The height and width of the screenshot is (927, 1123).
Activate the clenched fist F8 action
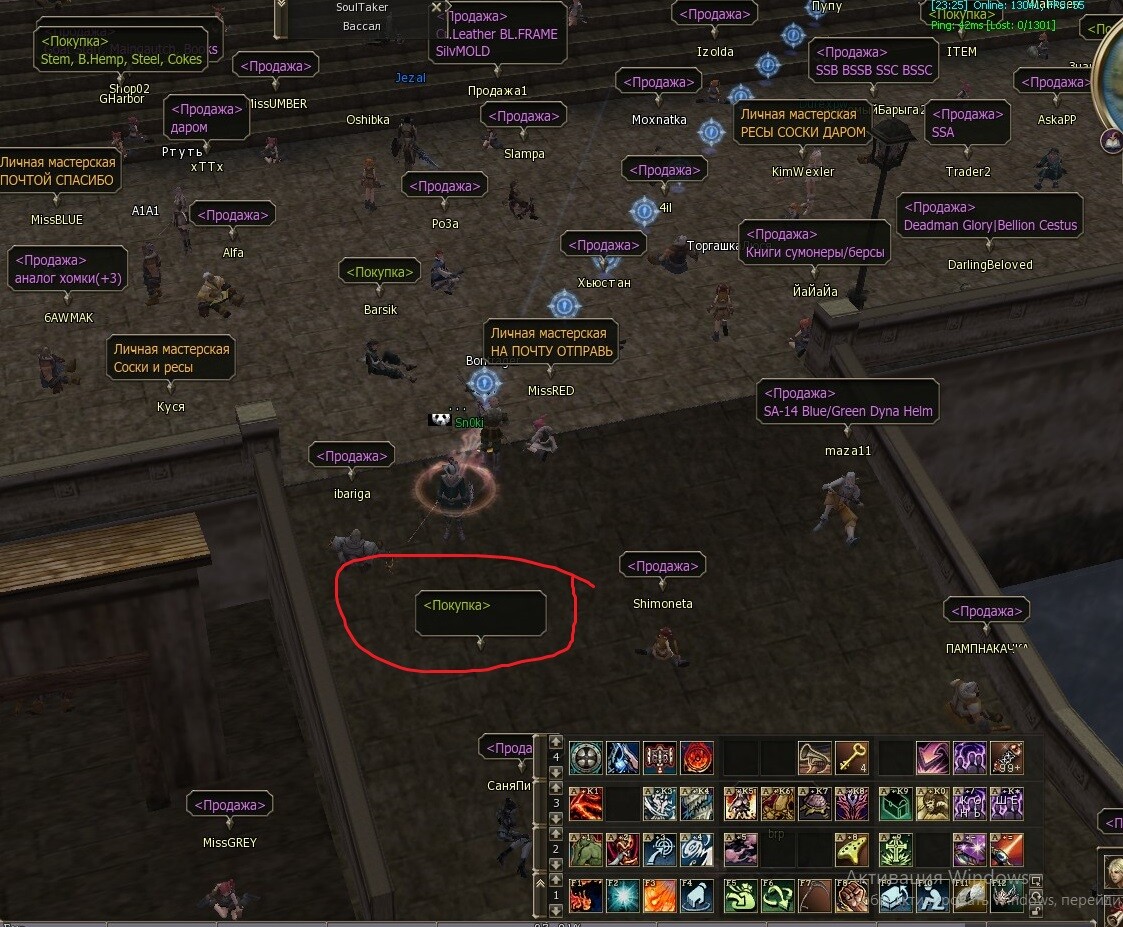coord(852,895)
